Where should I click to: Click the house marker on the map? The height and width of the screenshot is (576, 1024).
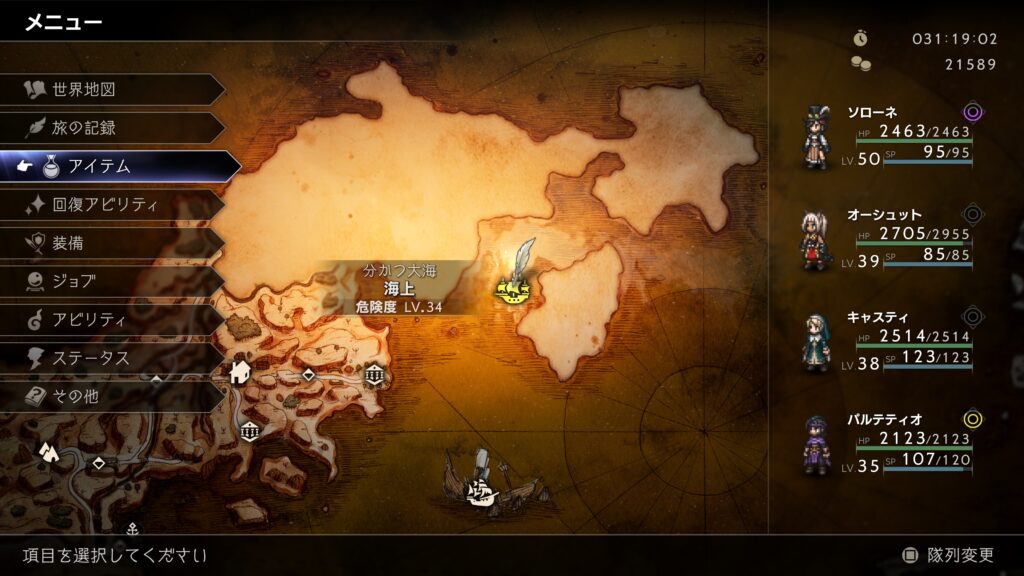(x=240, y=372)
